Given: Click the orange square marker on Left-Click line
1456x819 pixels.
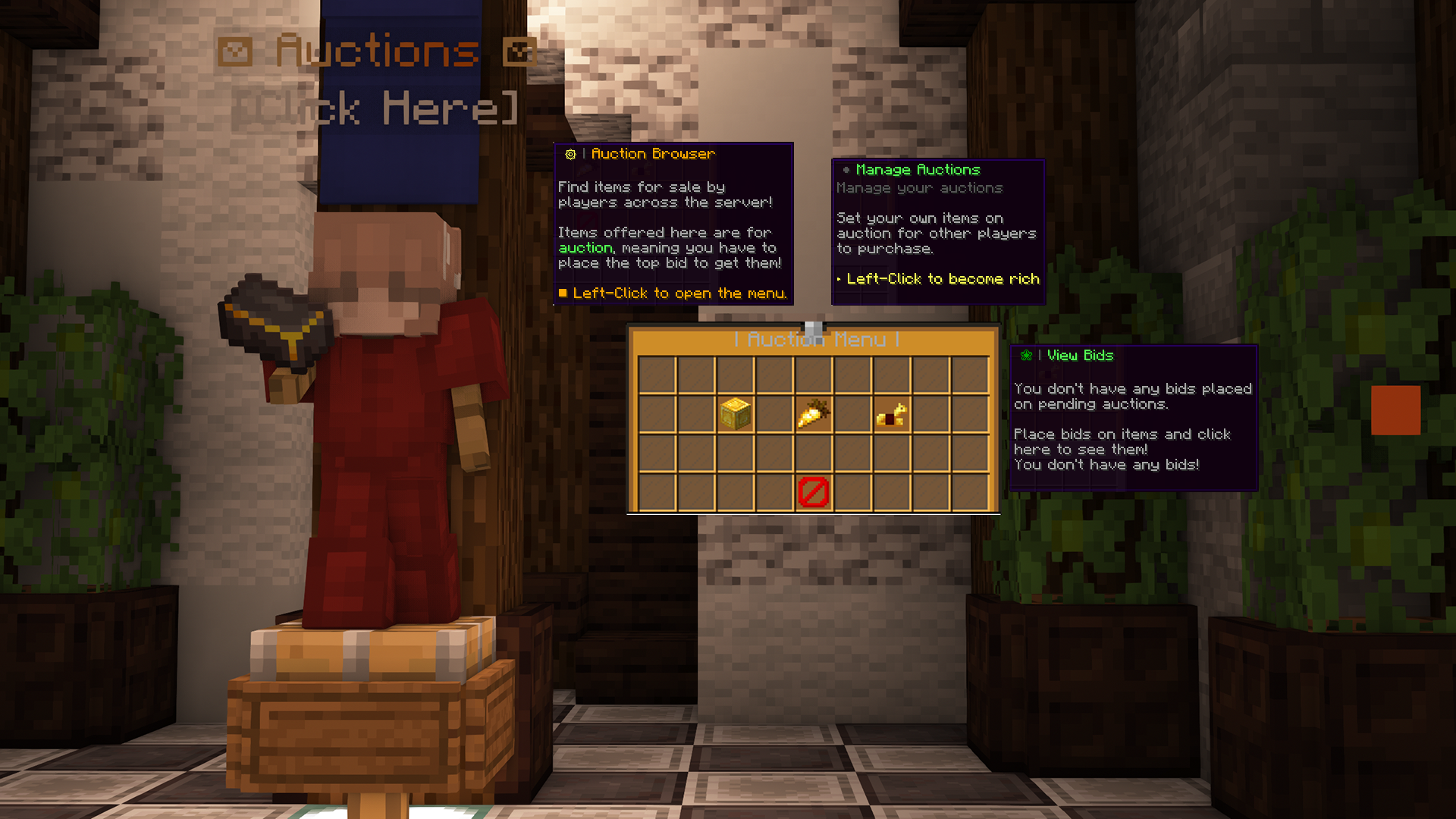Looking at the screenshot, I should pos(562,293).
